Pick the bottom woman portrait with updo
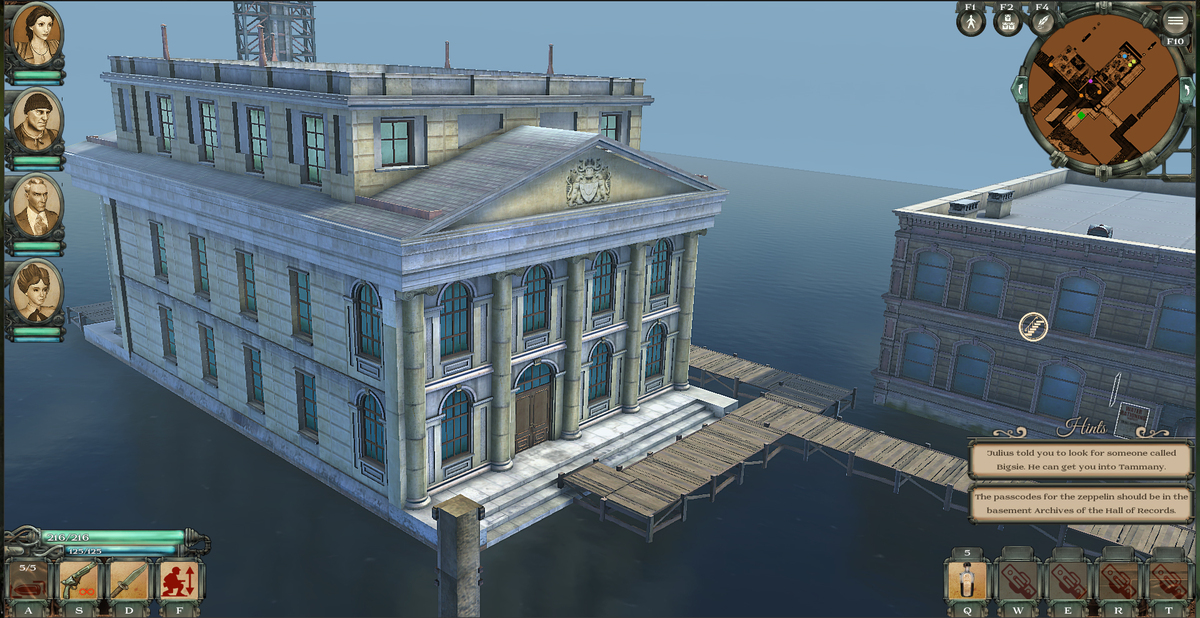 [37, 290]
